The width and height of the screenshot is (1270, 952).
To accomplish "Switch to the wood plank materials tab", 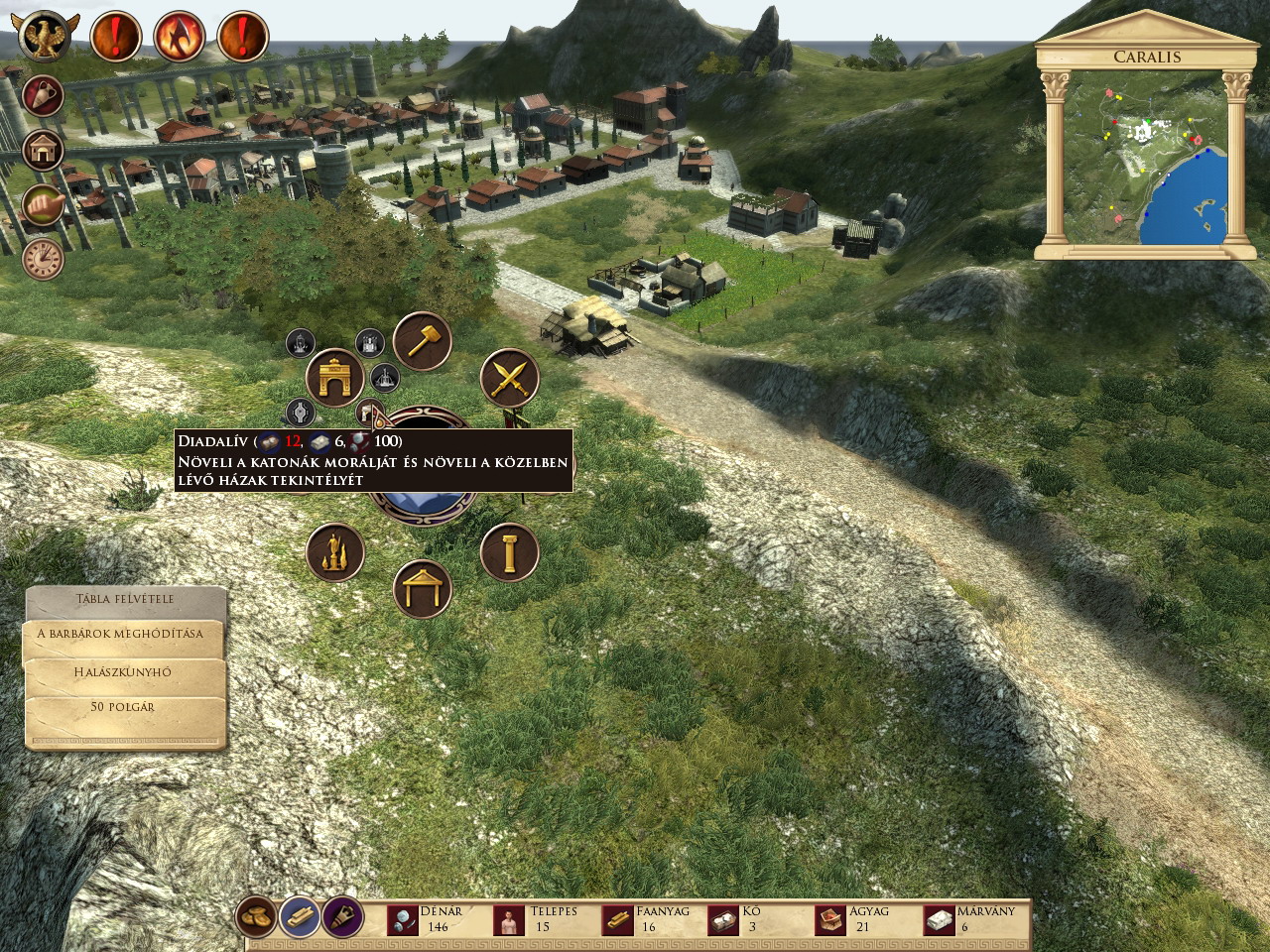I will click(x=301, y=917).
